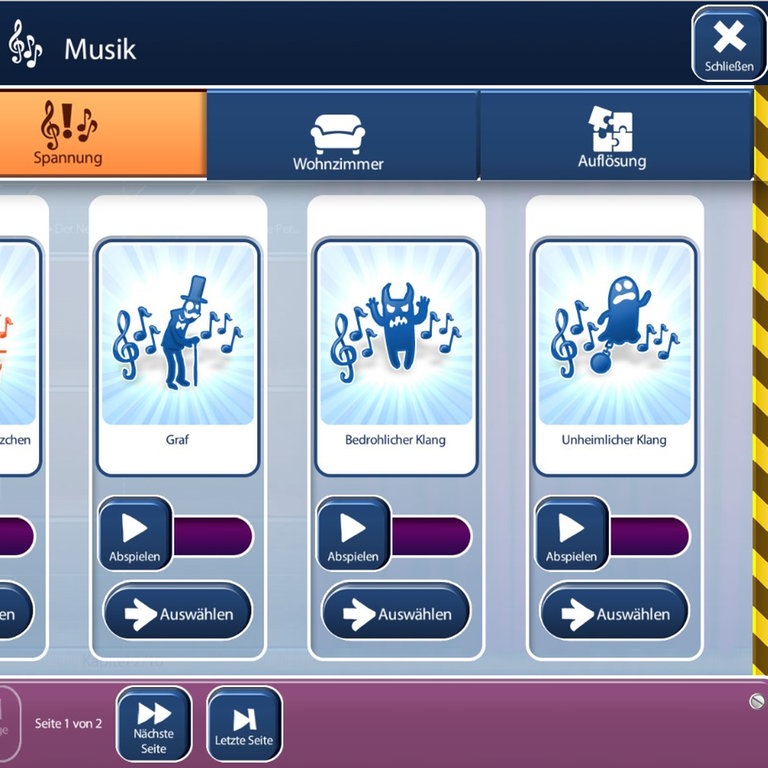Open the Wohnzimmer music tab

(x=338, y=138)
